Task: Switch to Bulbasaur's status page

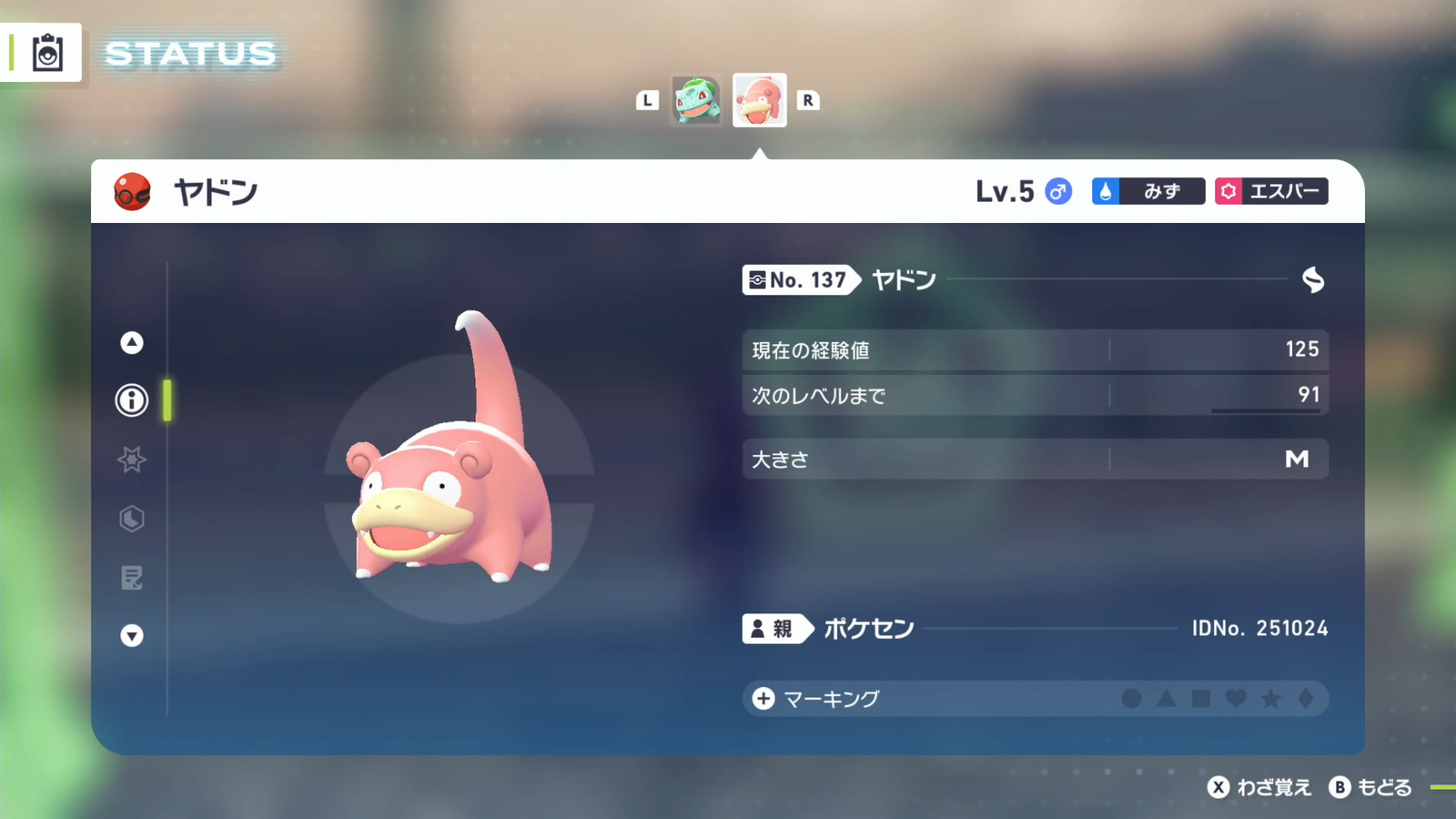Action: [x=695, y=100]
